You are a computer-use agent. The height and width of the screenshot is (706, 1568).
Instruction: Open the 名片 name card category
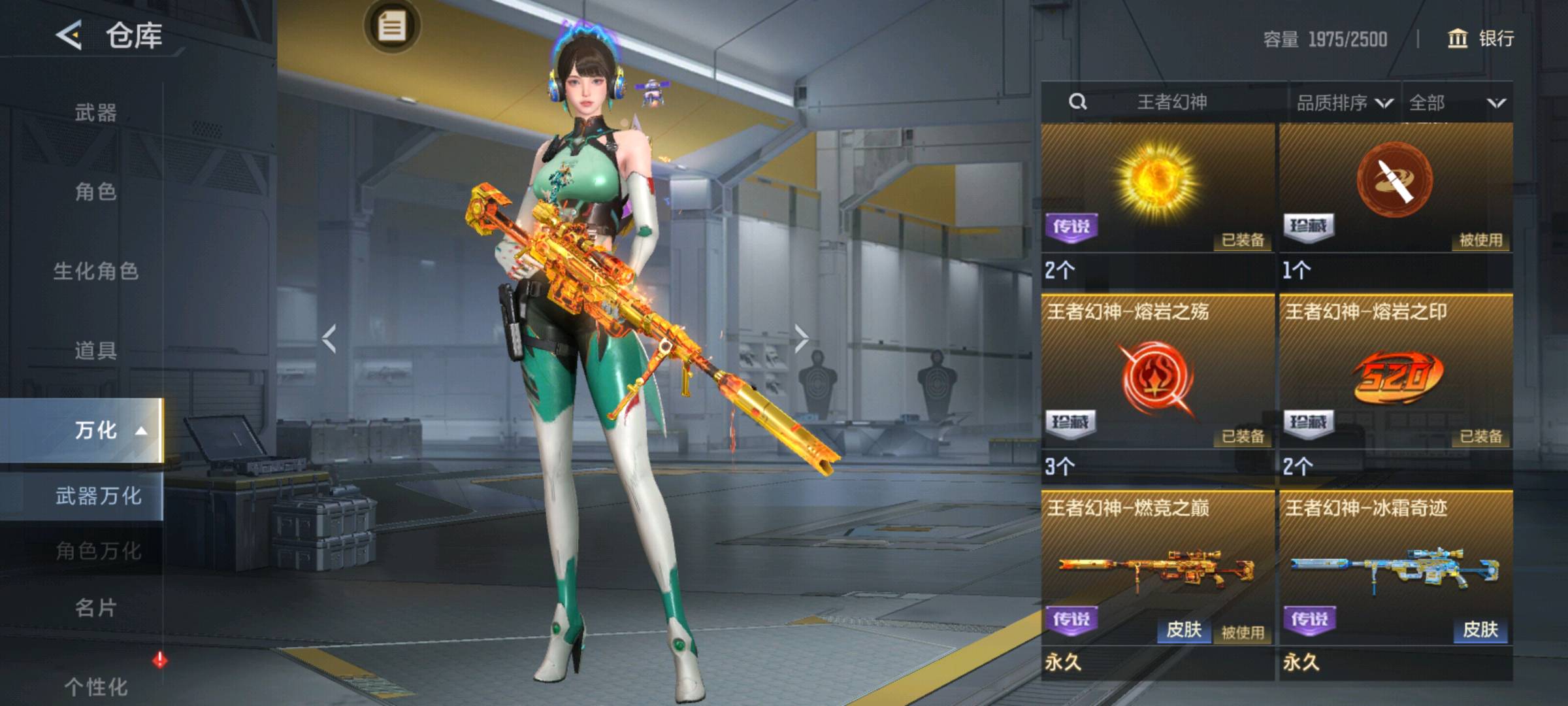pos(95,608)
